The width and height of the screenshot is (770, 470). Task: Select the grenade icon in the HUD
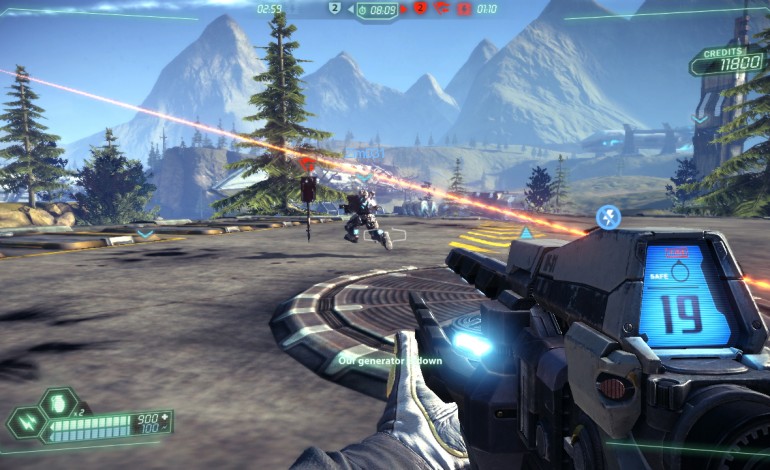(x=57, y=404)
